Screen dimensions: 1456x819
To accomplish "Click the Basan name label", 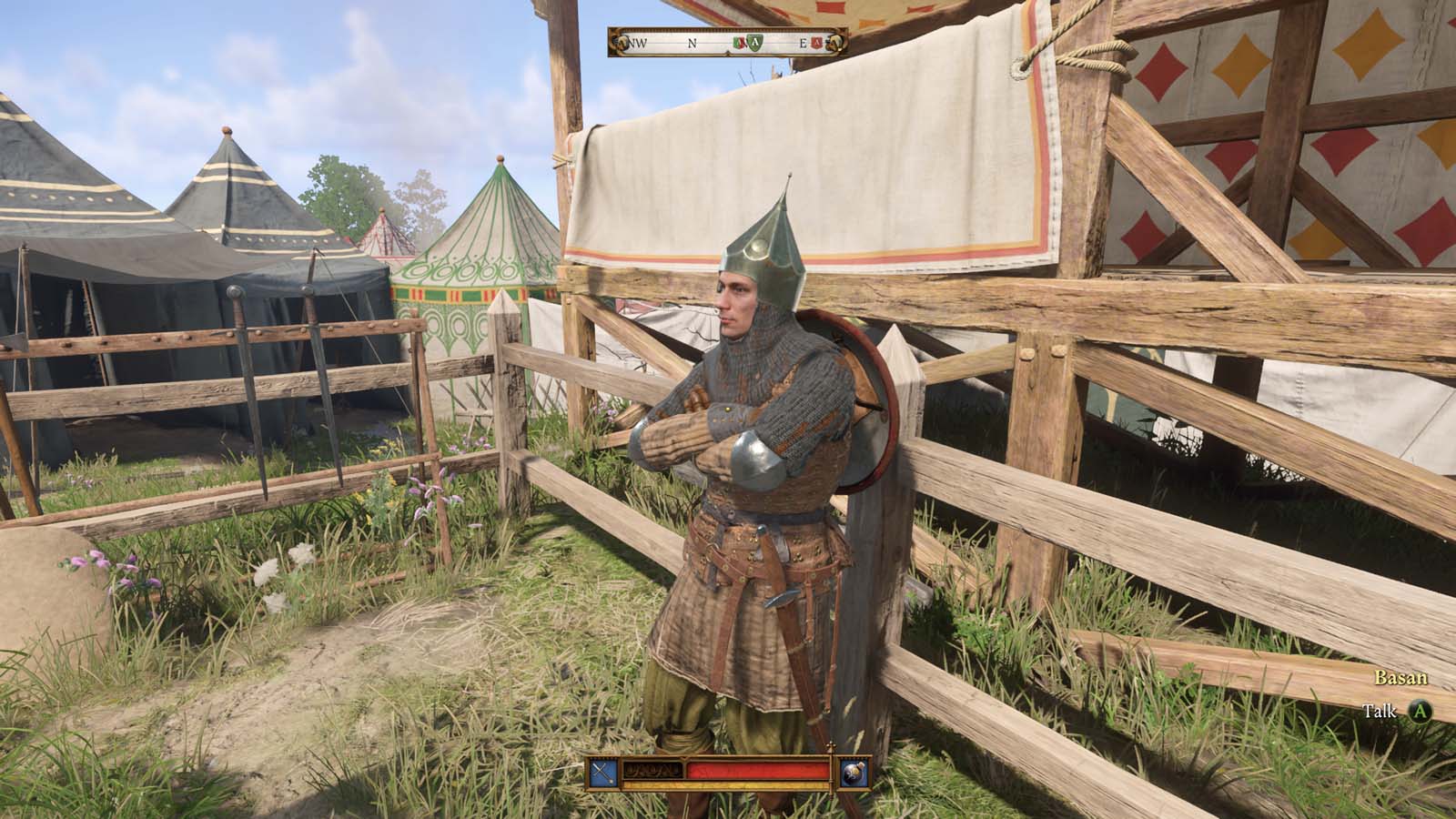I will tap(1400, 679).
